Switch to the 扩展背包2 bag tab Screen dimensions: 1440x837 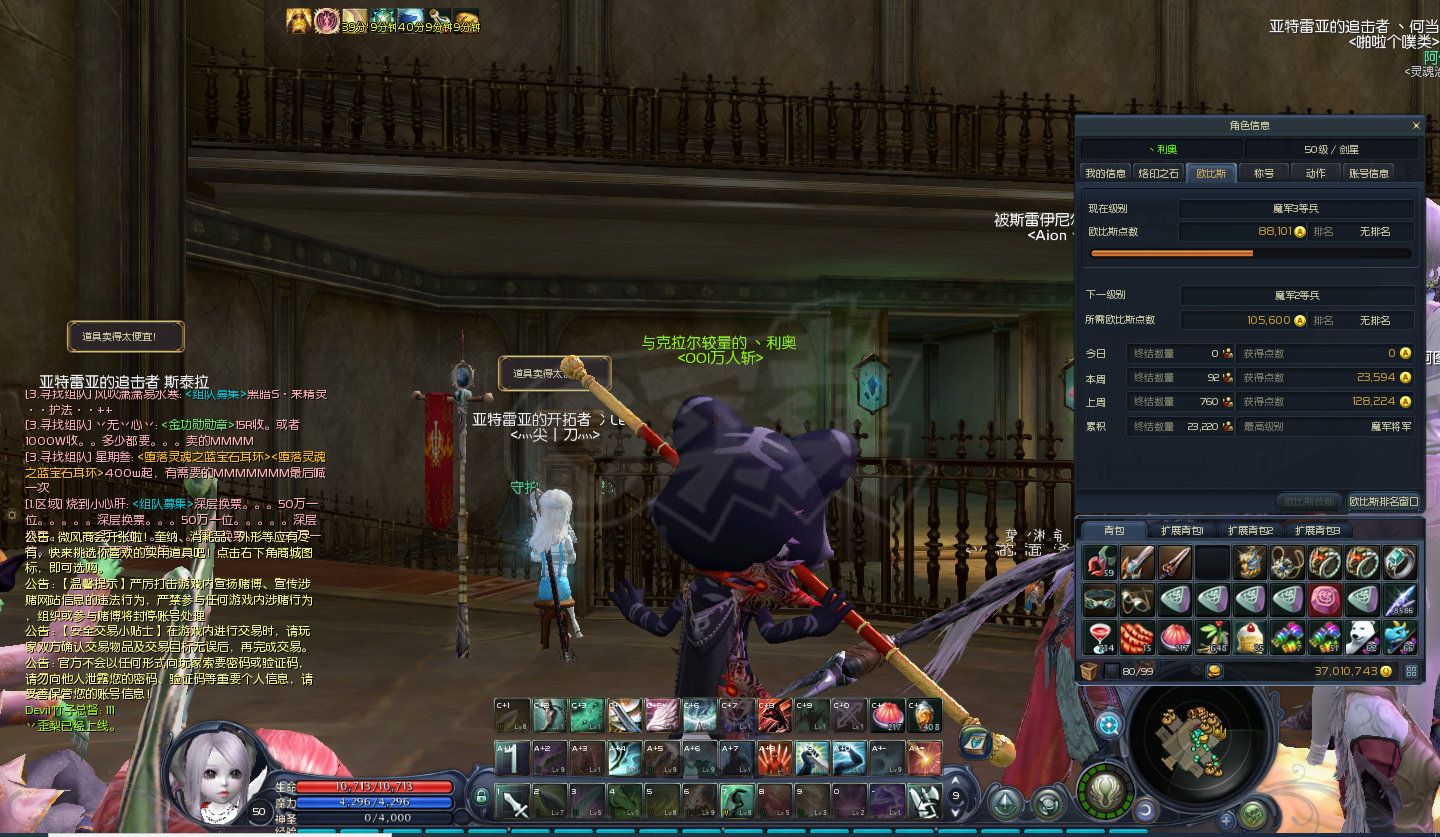point(1250,530)
